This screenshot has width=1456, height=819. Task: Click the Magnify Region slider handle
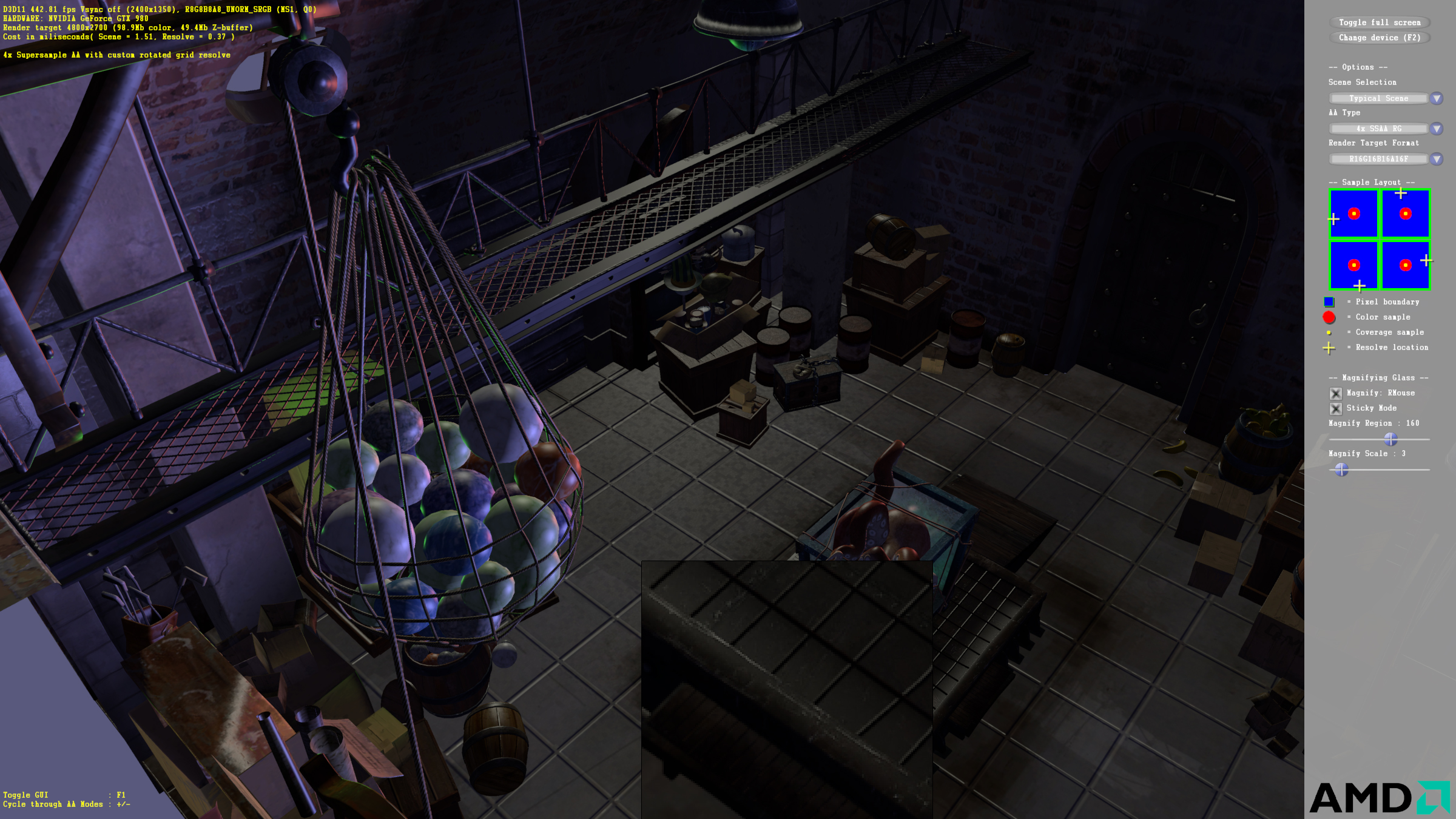(x=1390, y=439)
